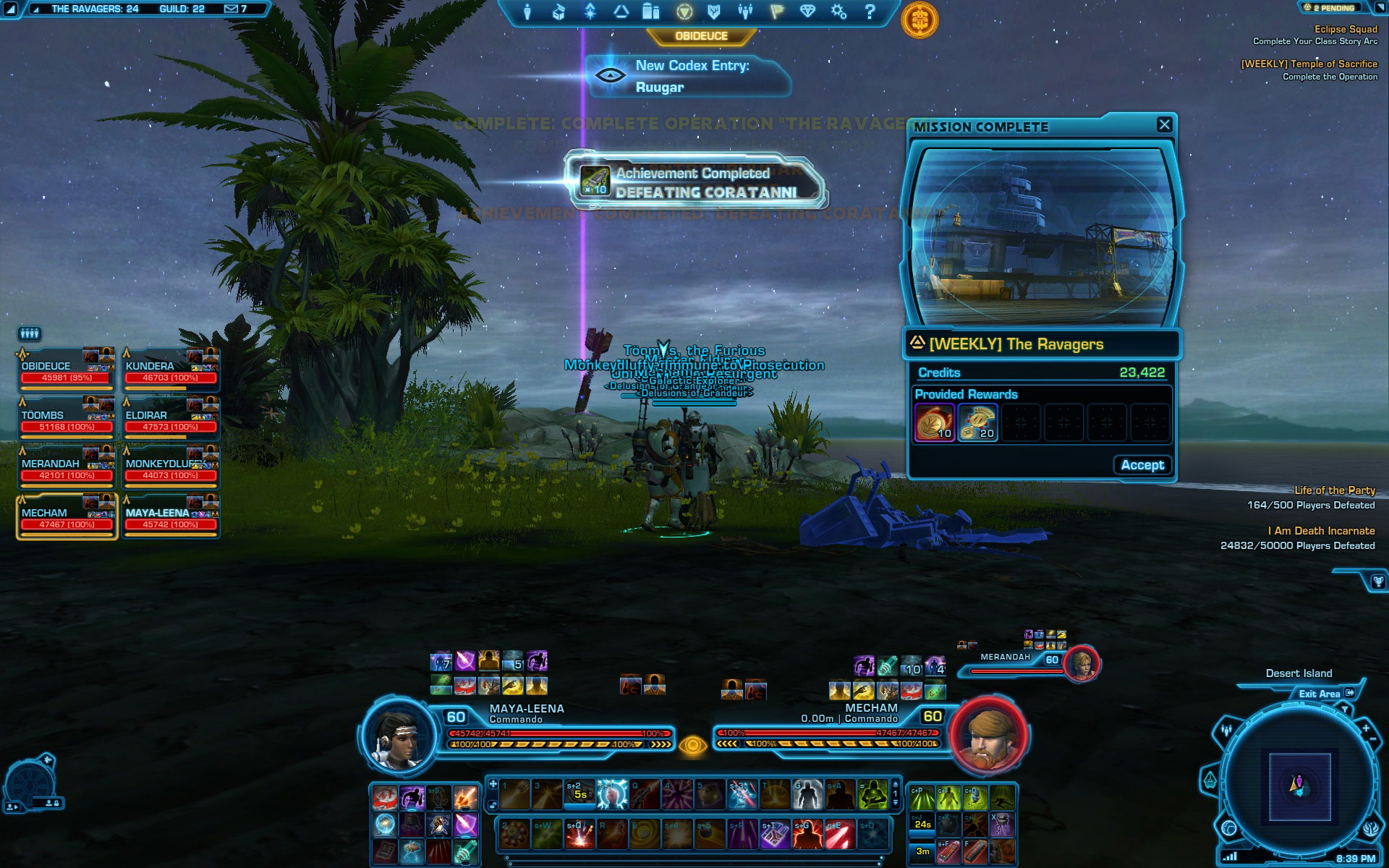Close the Mission Complete window
The width and height of the screenshot is (1389, 868).
1164,124
